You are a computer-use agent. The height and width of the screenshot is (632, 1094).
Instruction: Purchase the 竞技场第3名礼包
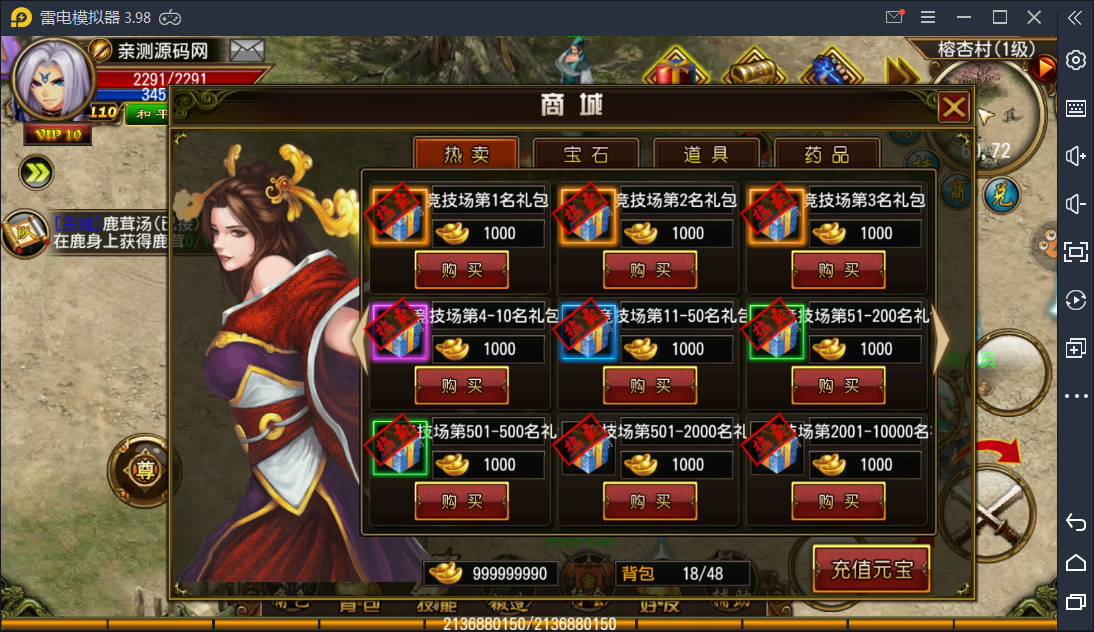pyautogui.click(x=838, y=270)
